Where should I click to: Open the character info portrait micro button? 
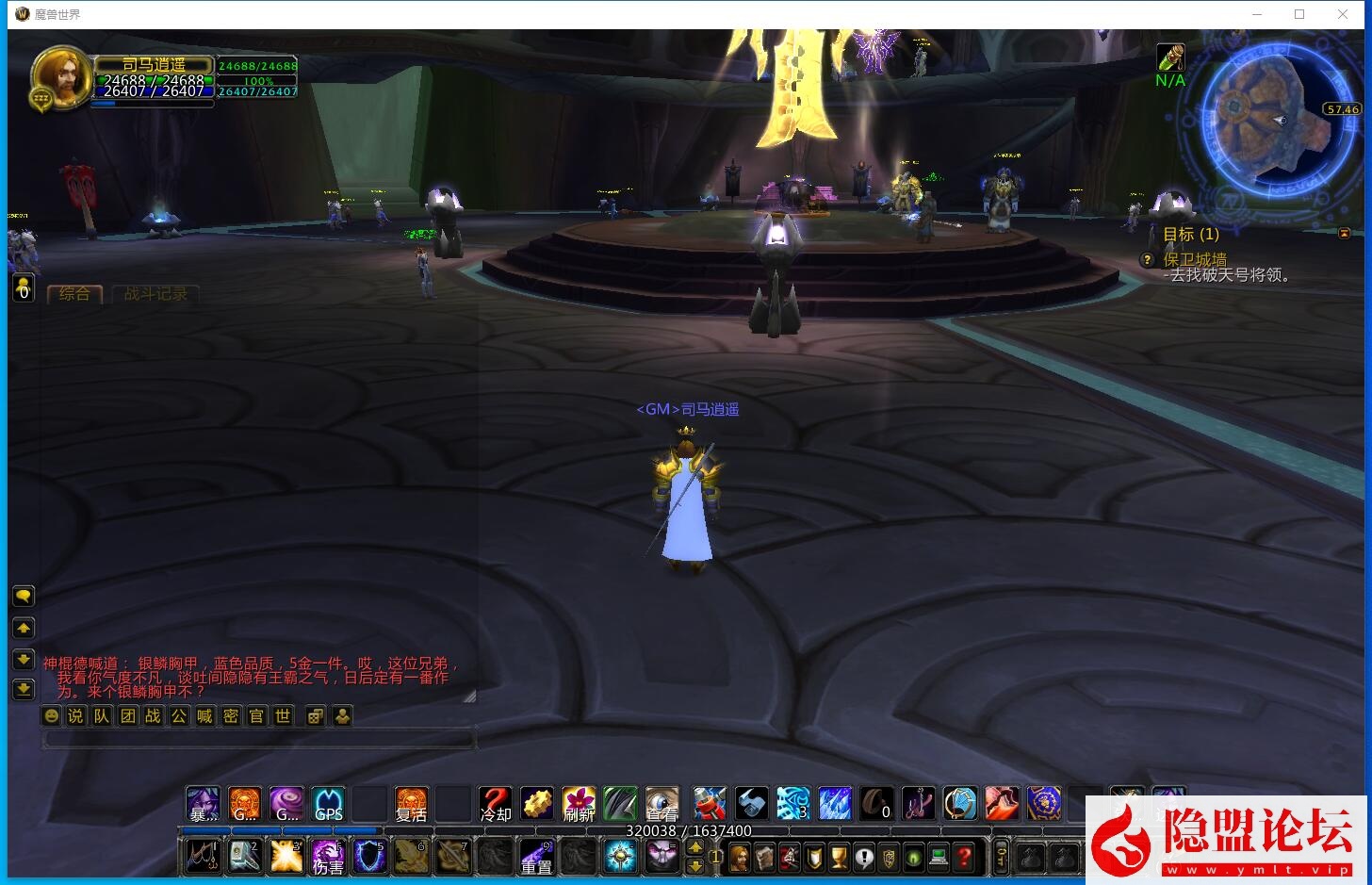coord(740,858)
